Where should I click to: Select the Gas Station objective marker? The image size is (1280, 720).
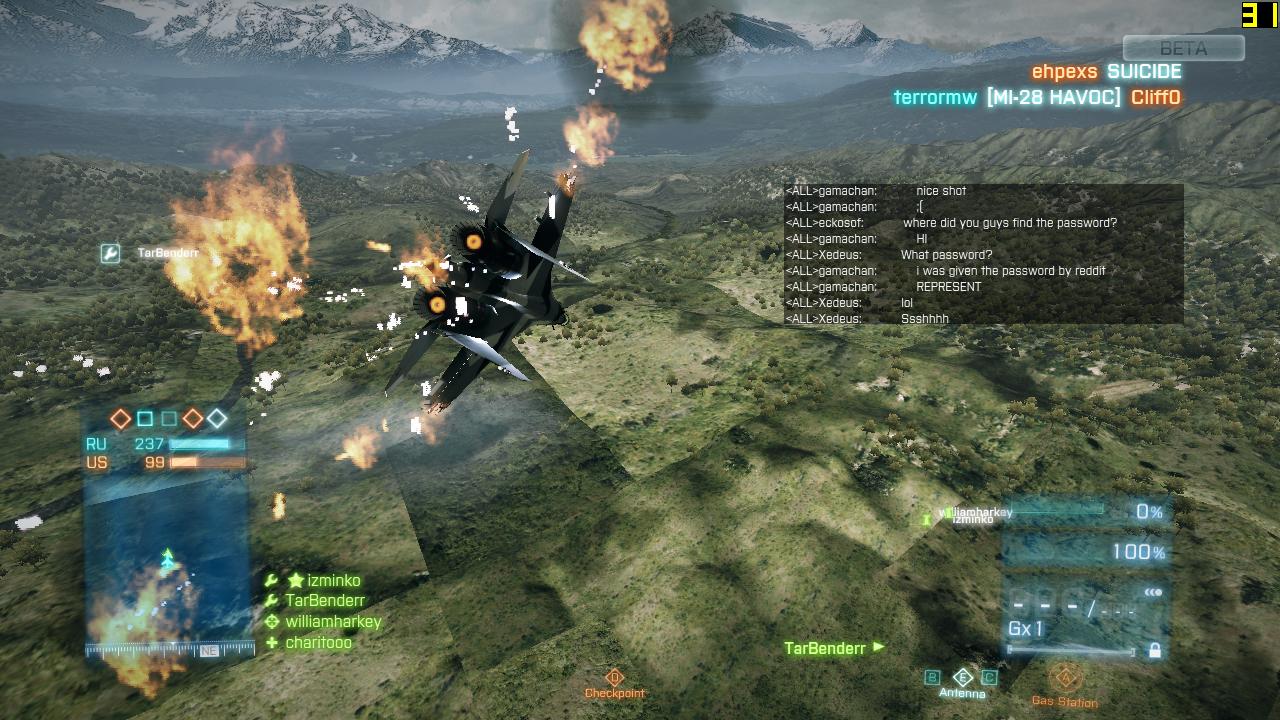(x=1065, y=679)
